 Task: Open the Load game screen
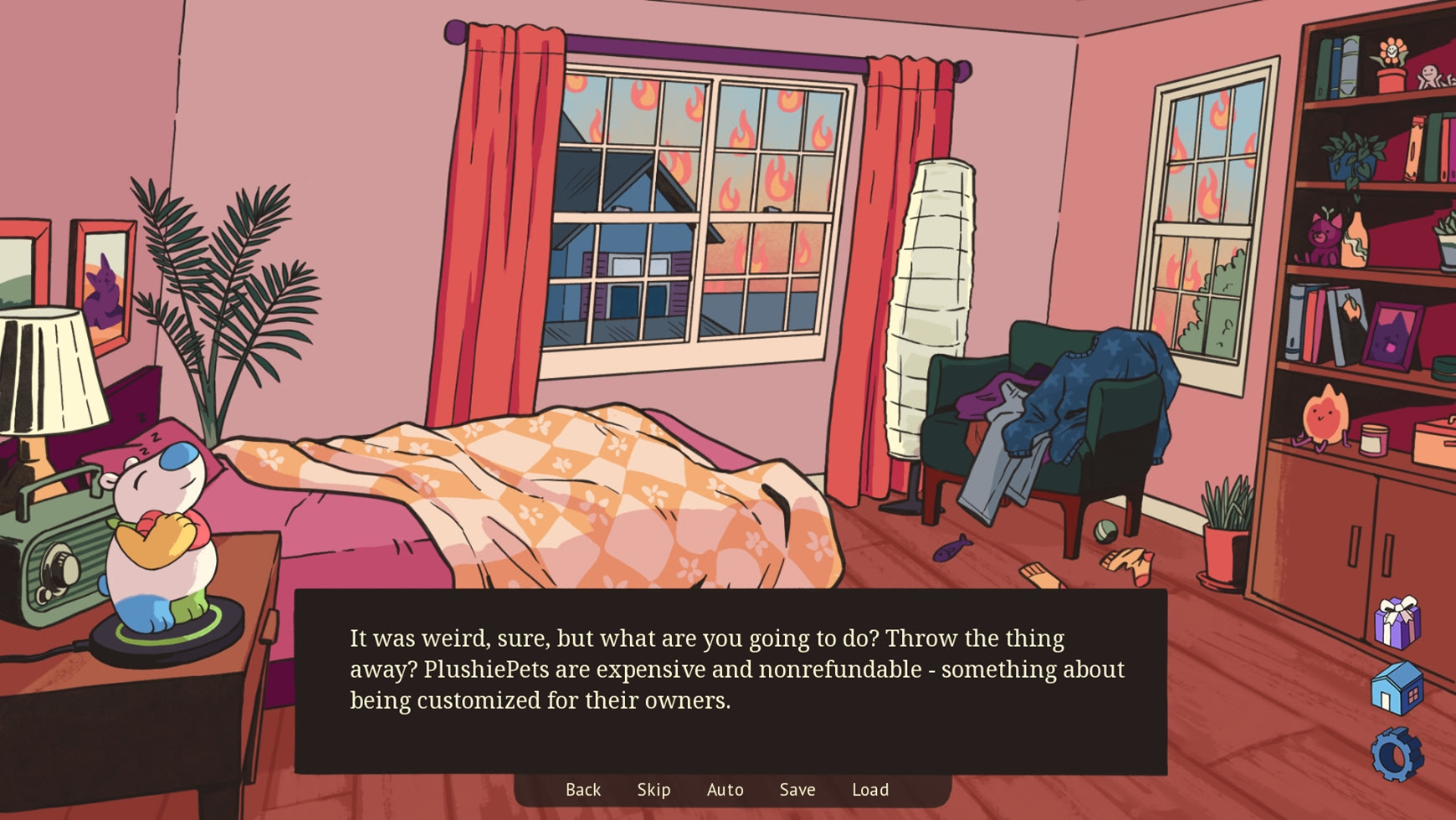point(870,789)
